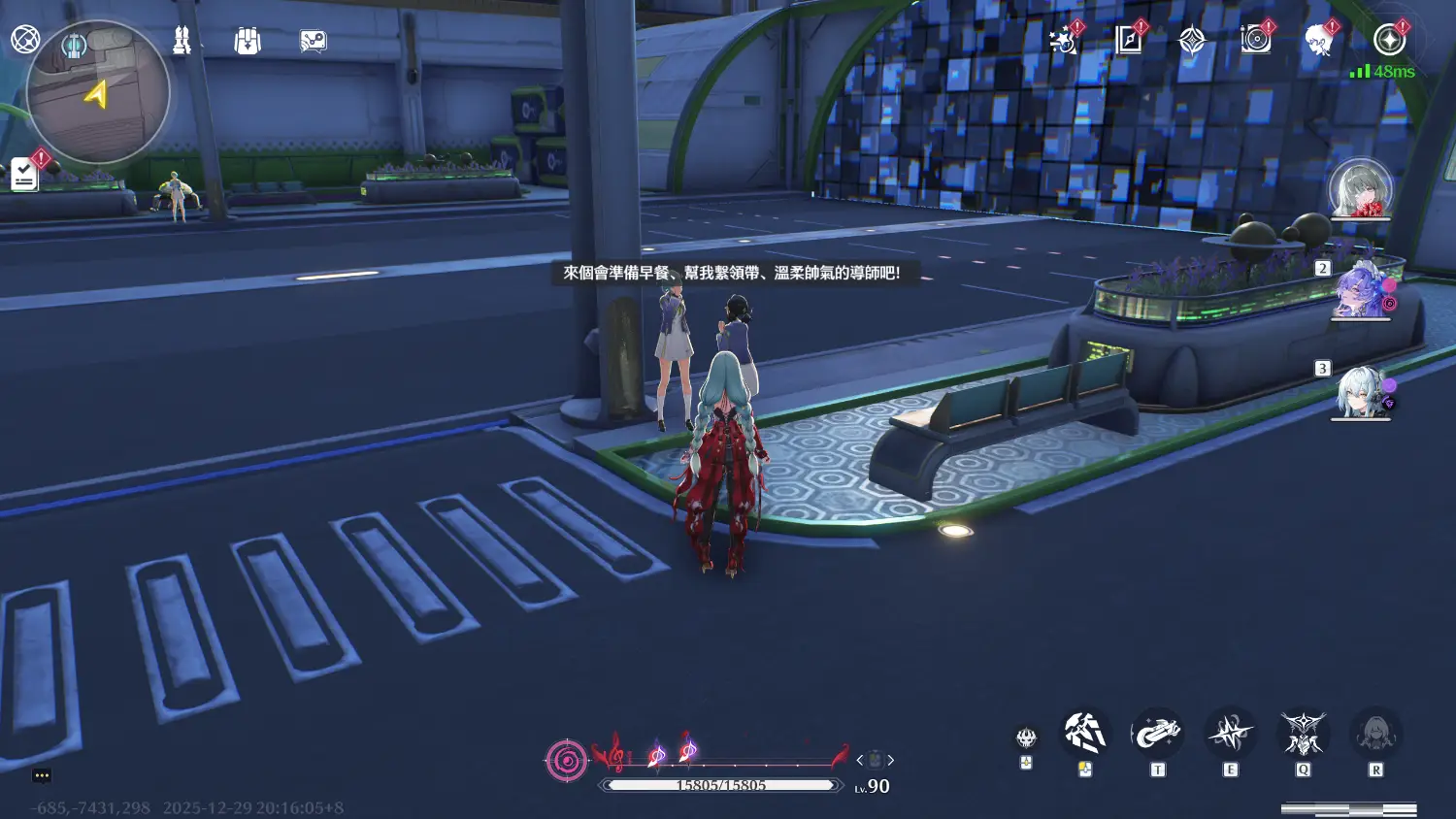Viewport: 1456px width, 819px height.
Task: Open the shooting stars event icon
Action: (1064, 41)
